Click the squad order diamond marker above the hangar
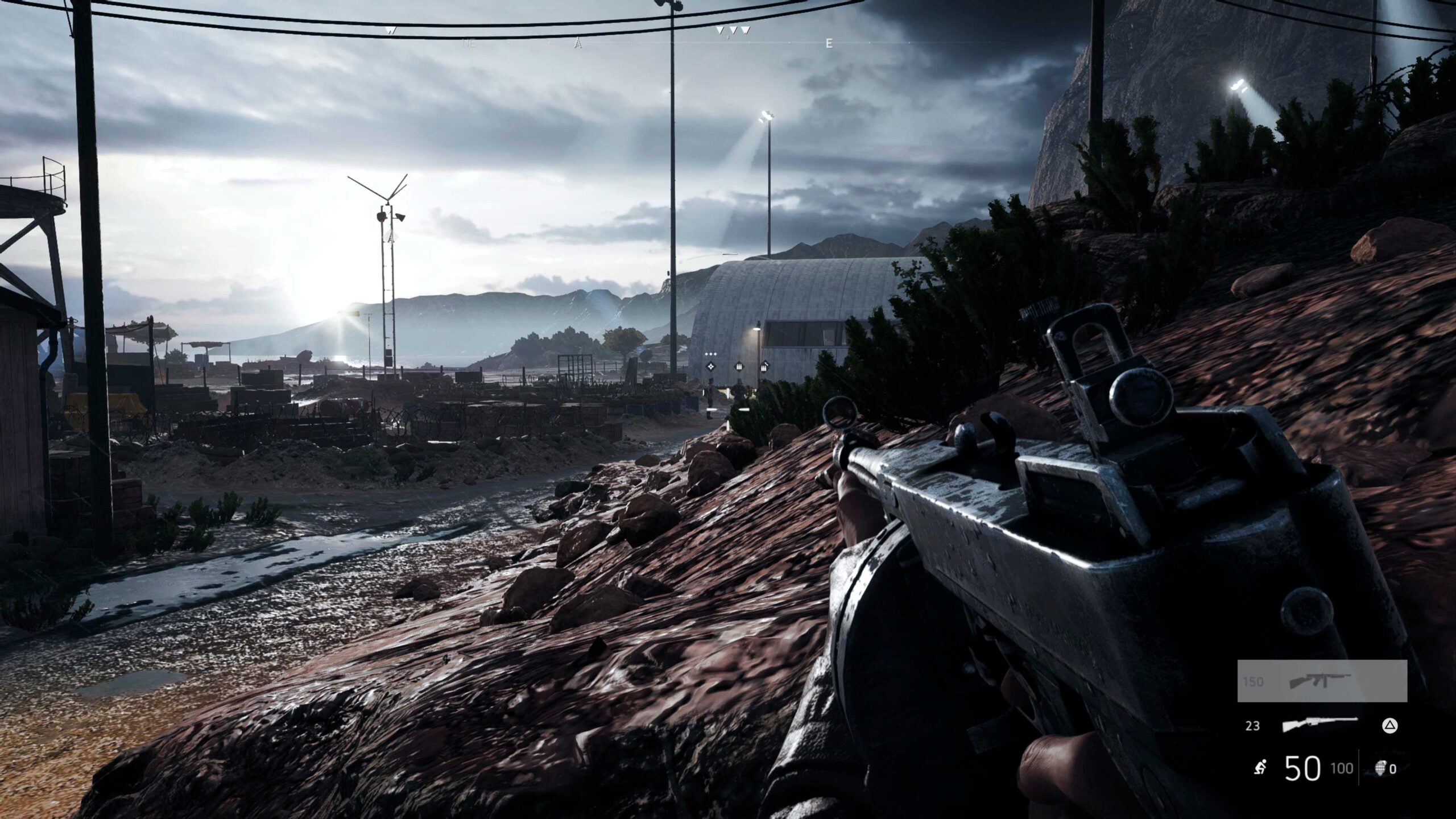Image resolution: width=1456 pixels, height=819 pixels. coord(711,367)
